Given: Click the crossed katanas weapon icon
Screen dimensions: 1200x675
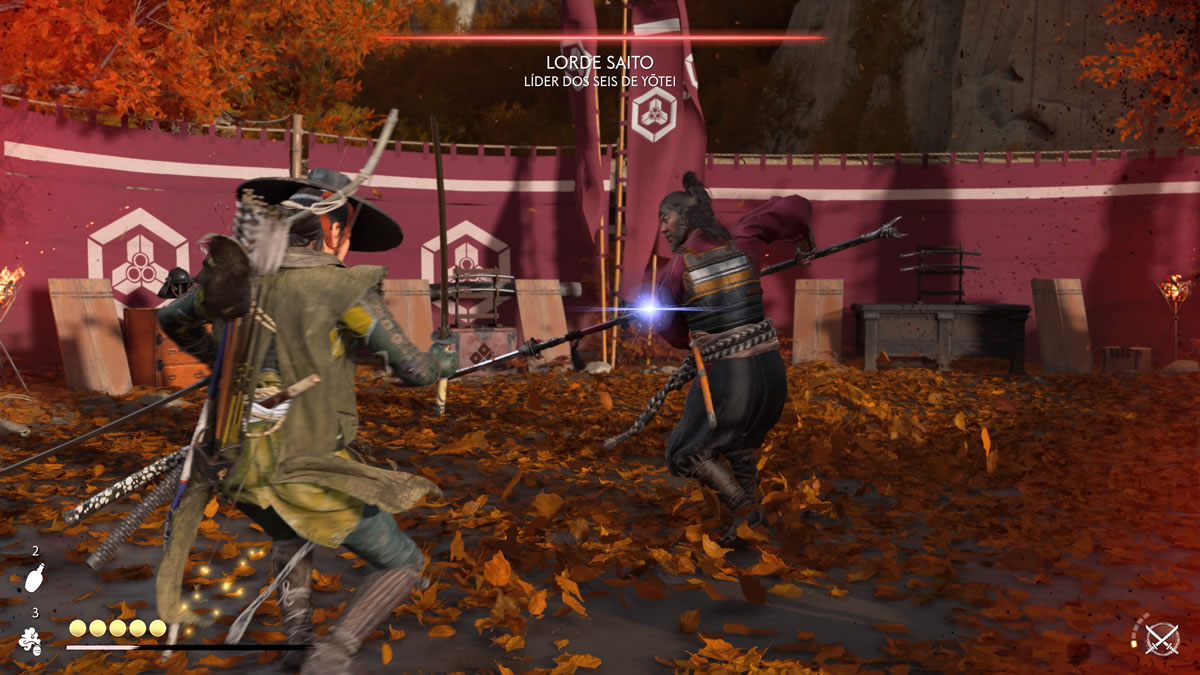Looking at the screenshot, I should pyautogui.click(x=1163, y=638).
